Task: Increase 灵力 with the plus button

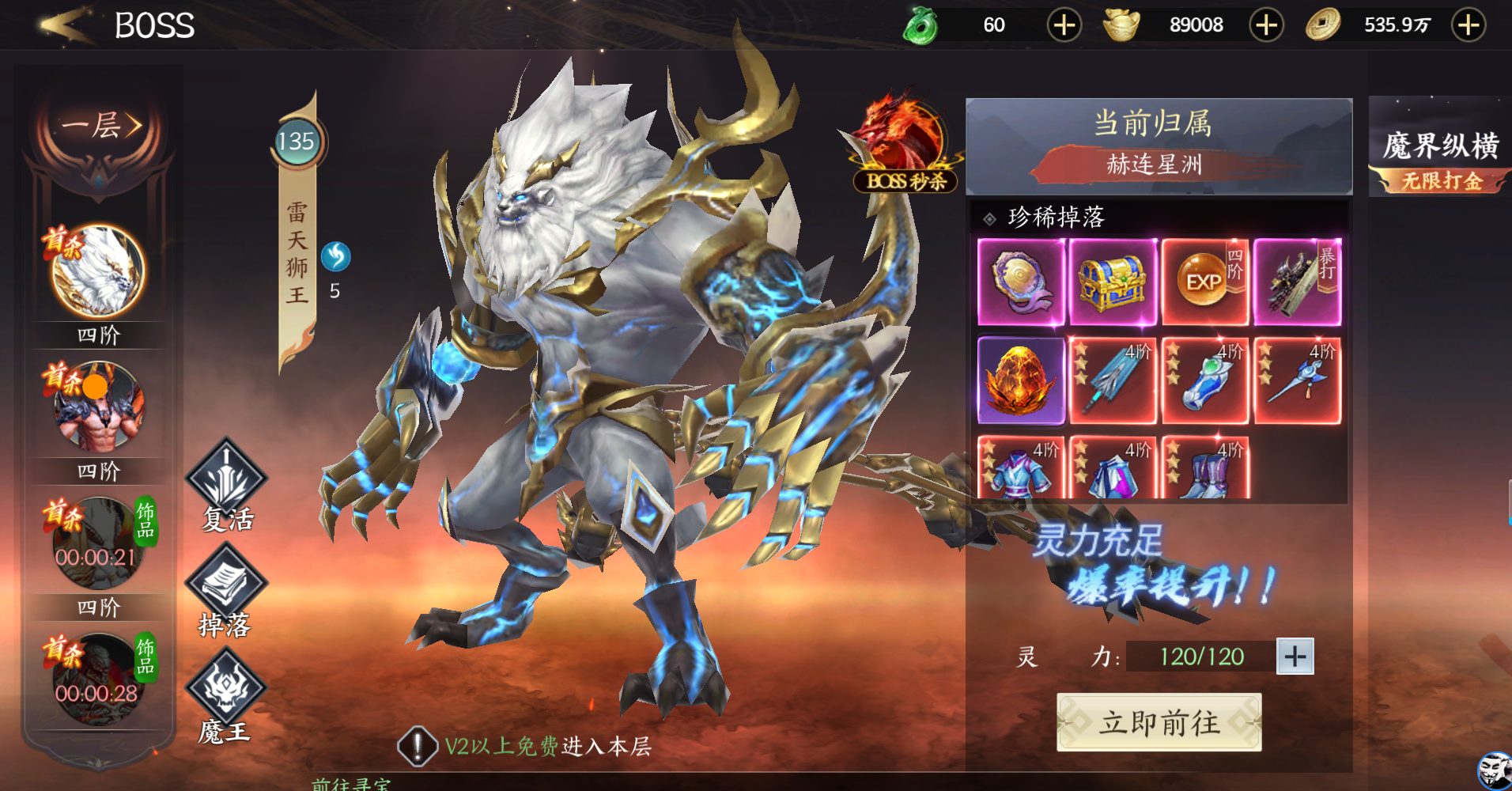Action: pos(1295,657)
